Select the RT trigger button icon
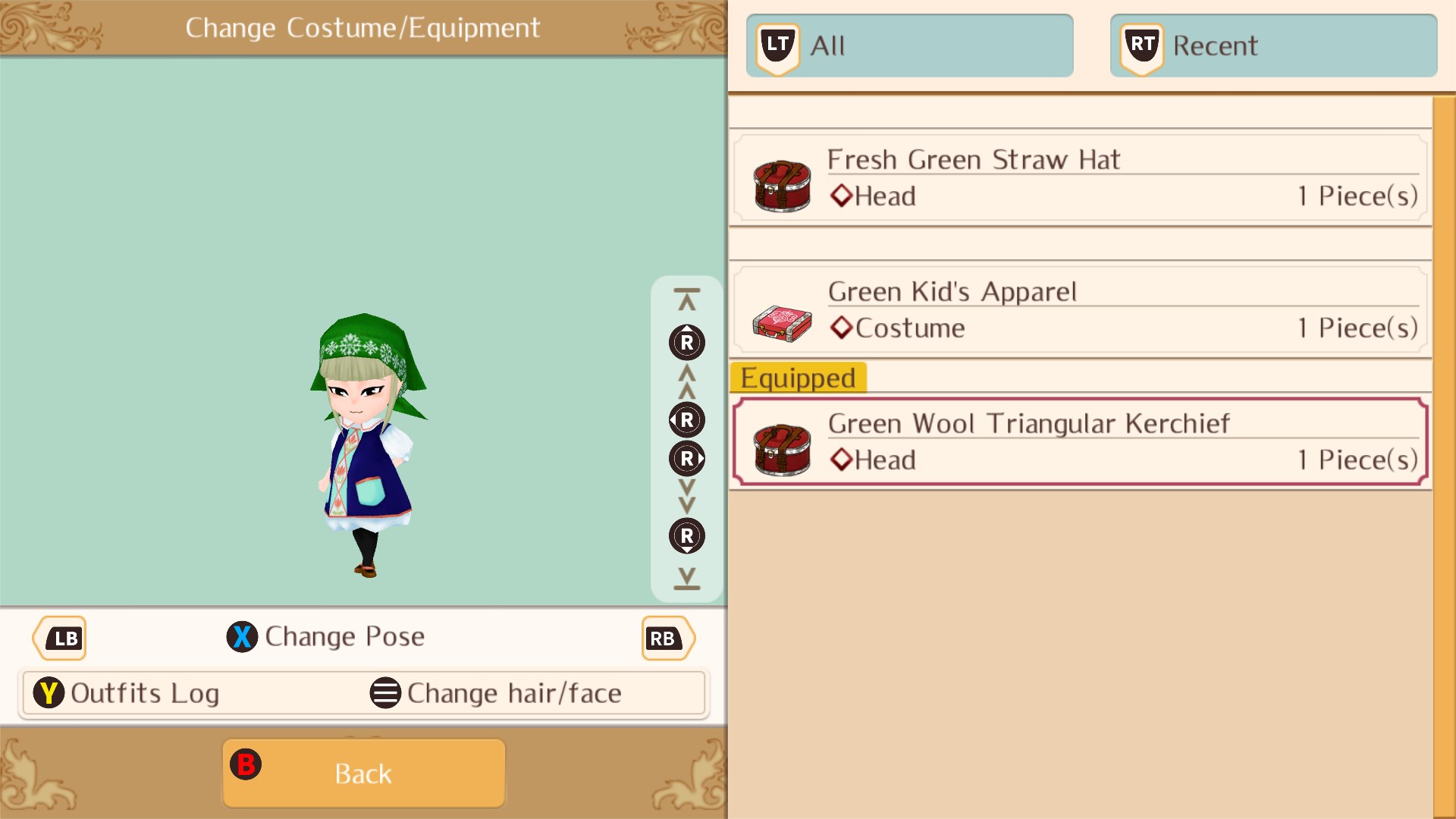The image size is (1456, 819). (x=1141, y=44)
